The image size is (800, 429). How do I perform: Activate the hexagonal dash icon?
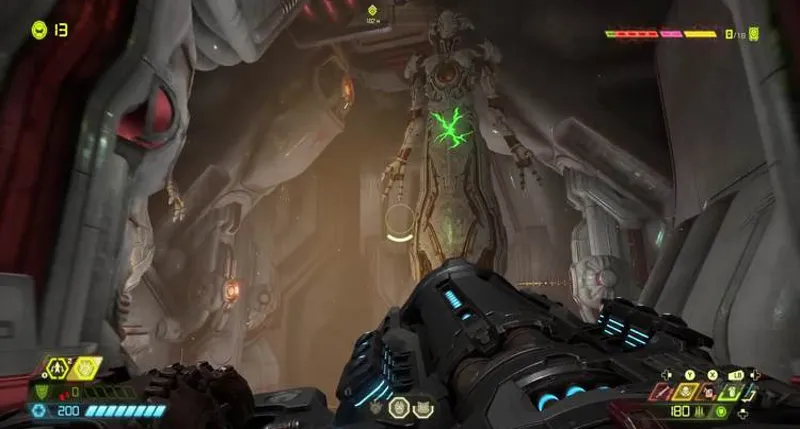click(60, 369)
